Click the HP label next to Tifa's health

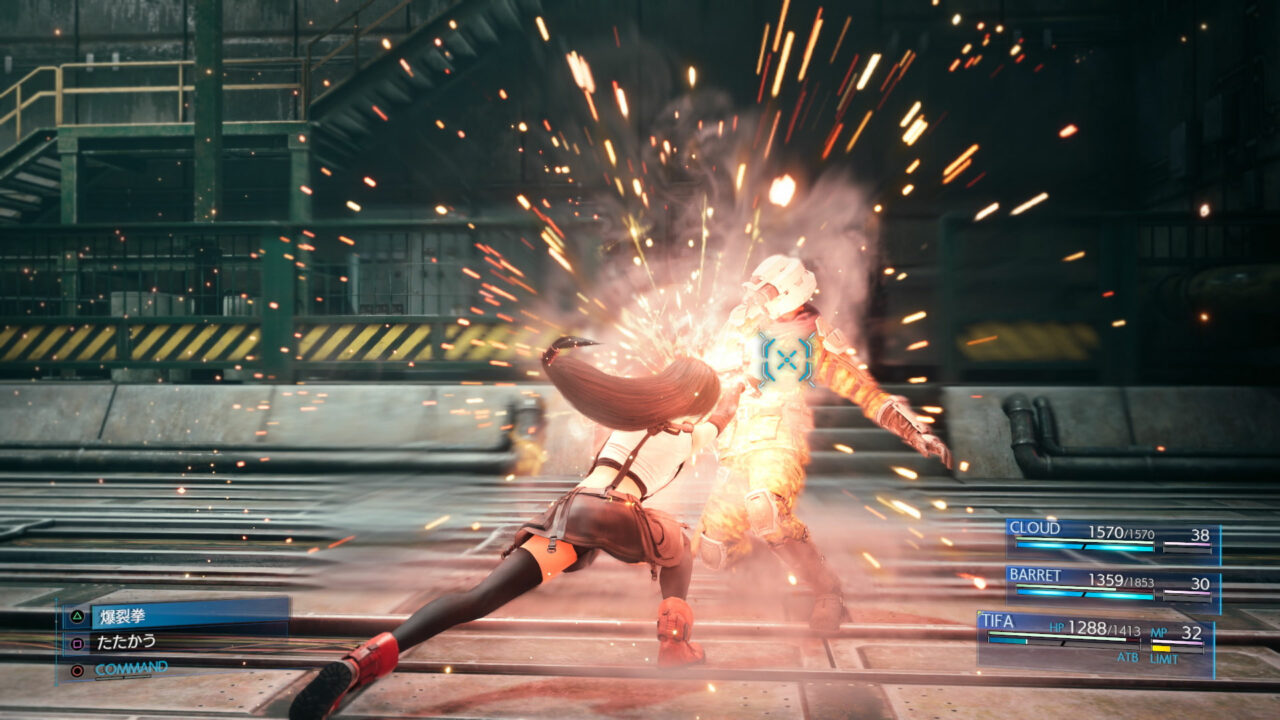click(1057, 628)
